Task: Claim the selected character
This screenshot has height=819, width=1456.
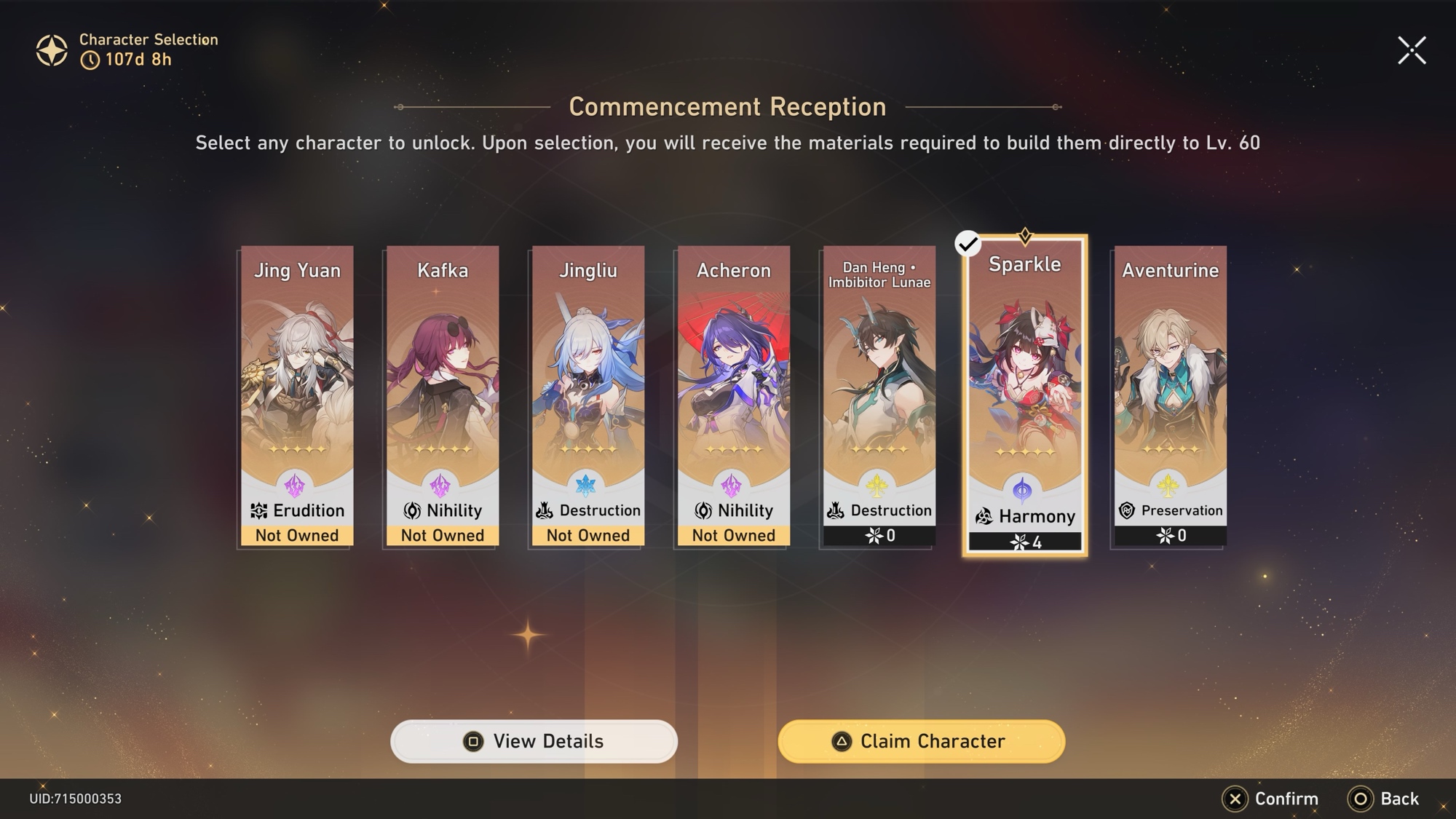Action: (x=921, y=741)
